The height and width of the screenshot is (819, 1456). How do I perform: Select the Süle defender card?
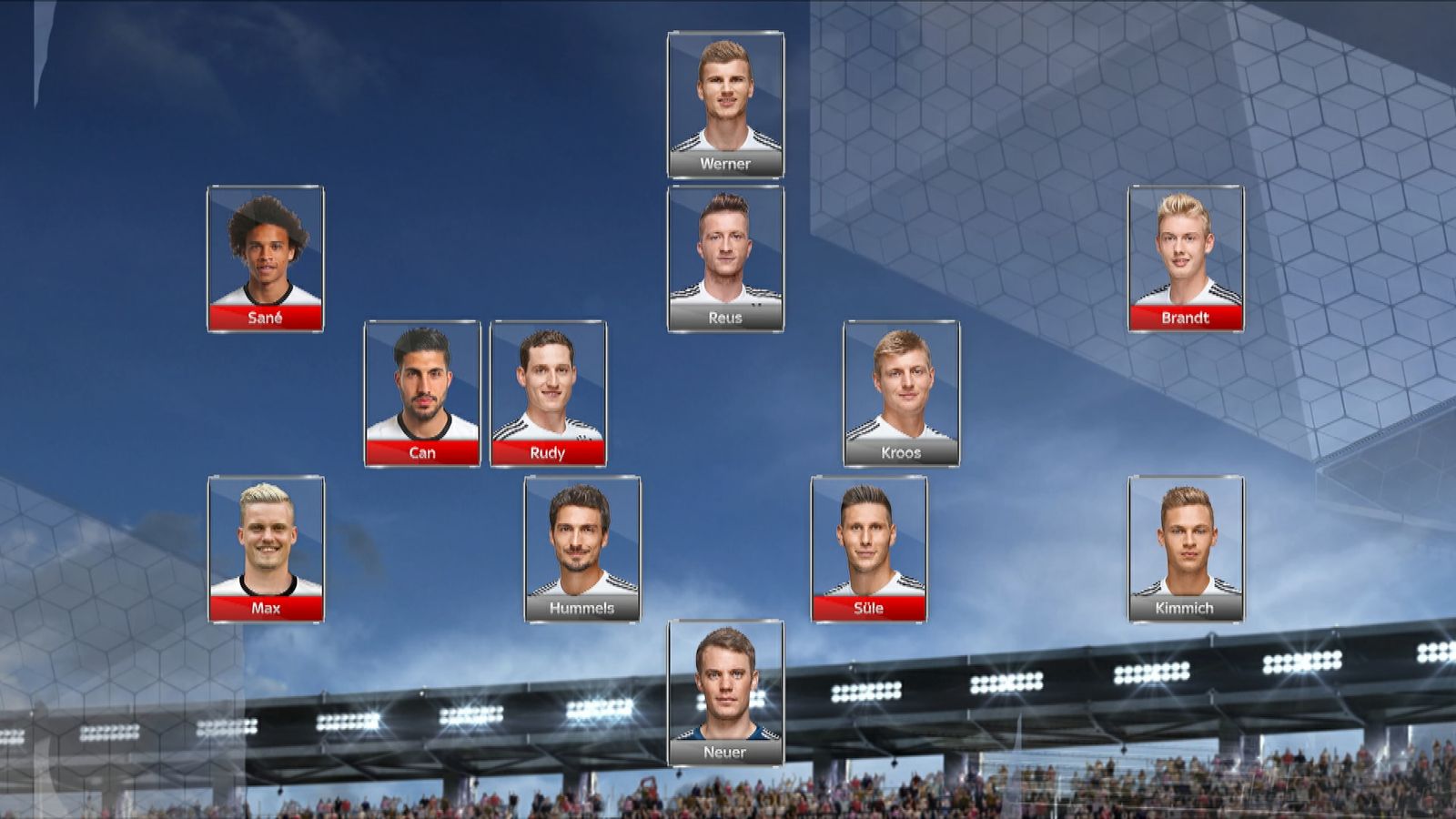pyautogui.click(x=869, y=549)
